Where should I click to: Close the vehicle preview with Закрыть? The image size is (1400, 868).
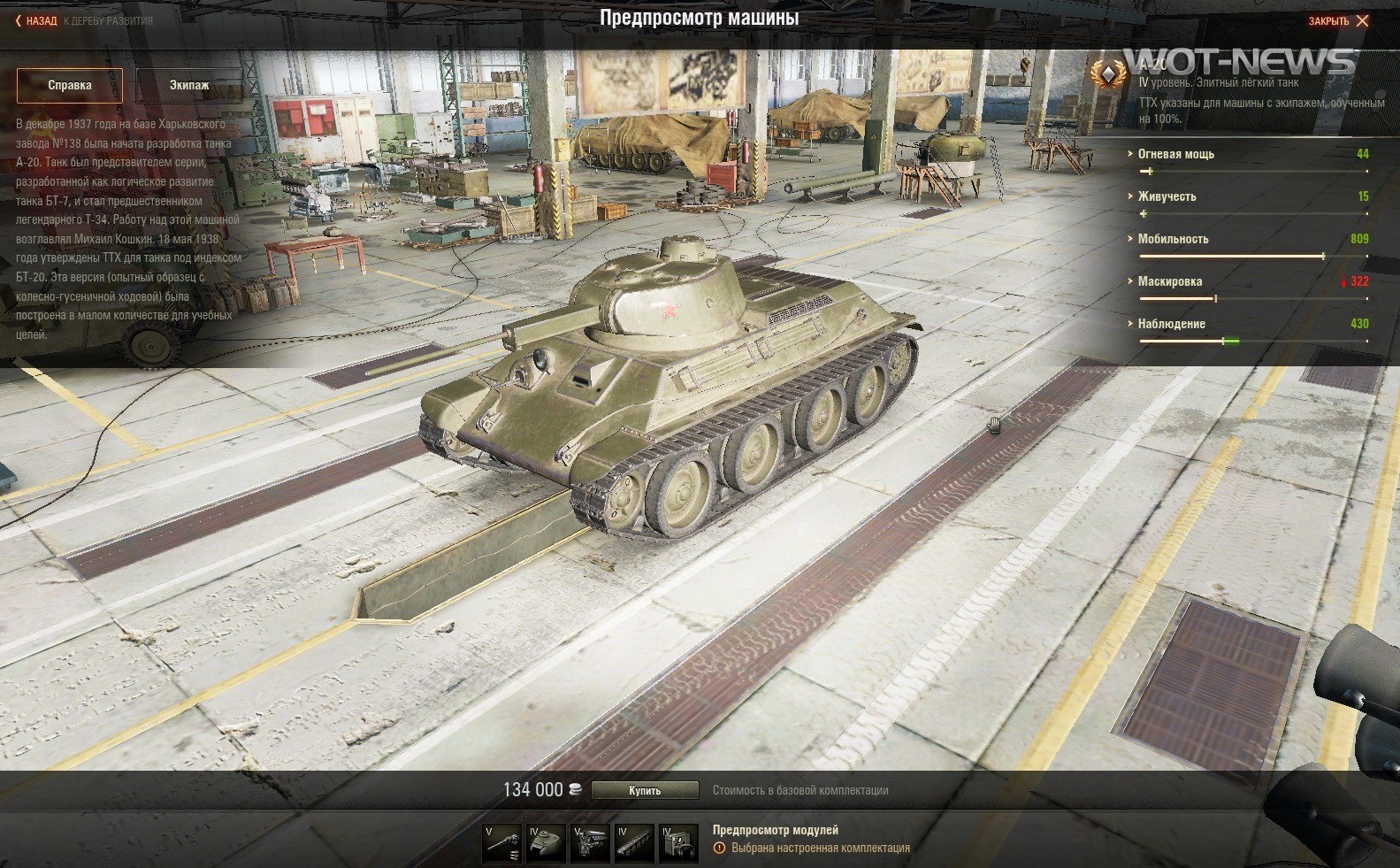1337,21
